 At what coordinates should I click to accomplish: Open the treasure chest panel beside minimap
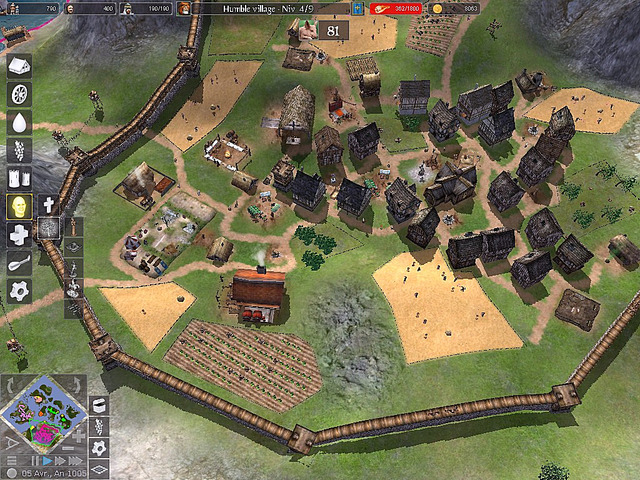pos(99,404)
